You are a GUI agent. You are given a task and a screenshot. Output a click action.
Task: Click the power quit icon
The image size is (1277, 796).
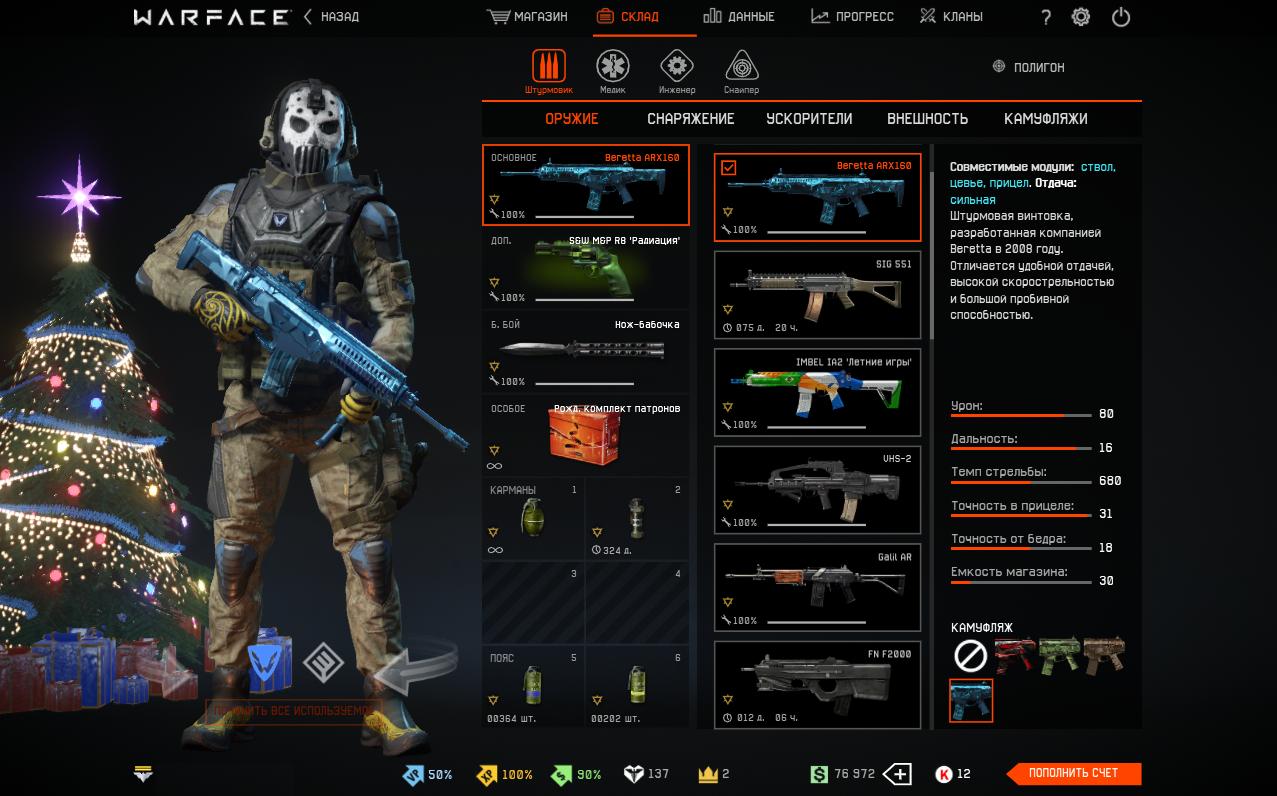(1121, 17)
